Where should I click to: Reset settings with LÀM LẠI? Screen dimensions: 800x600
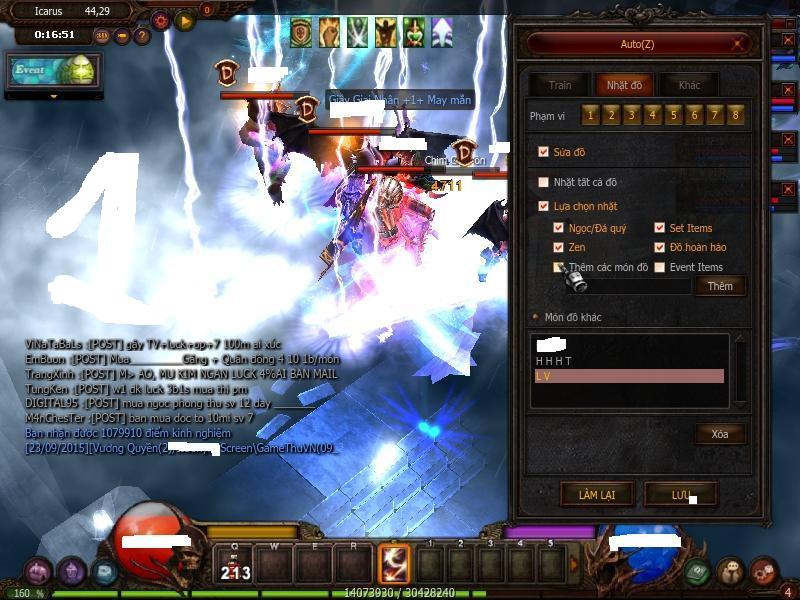pyautogui.click(x=595, y=495)
